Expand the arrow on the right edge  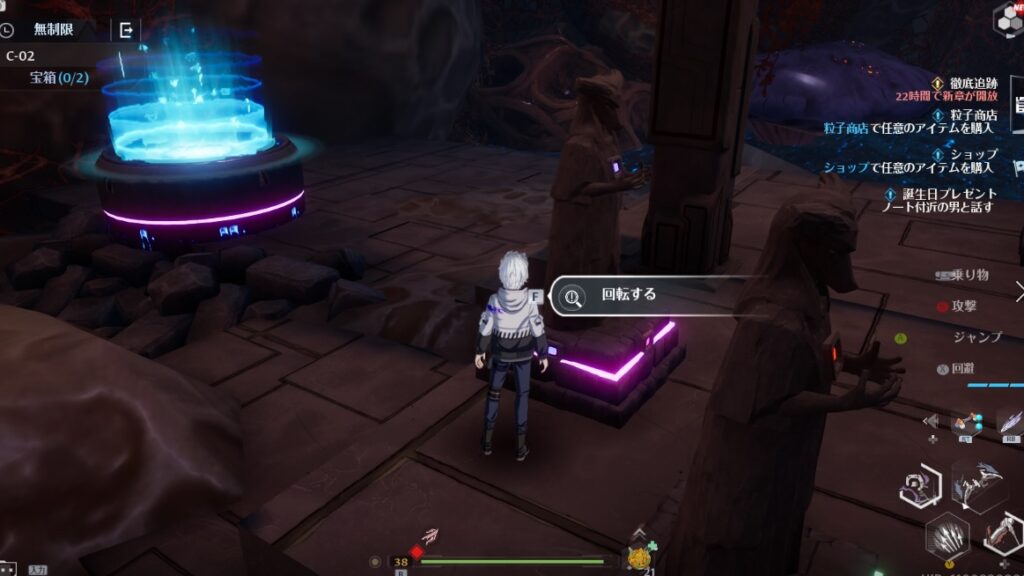tap(1018, 291)
